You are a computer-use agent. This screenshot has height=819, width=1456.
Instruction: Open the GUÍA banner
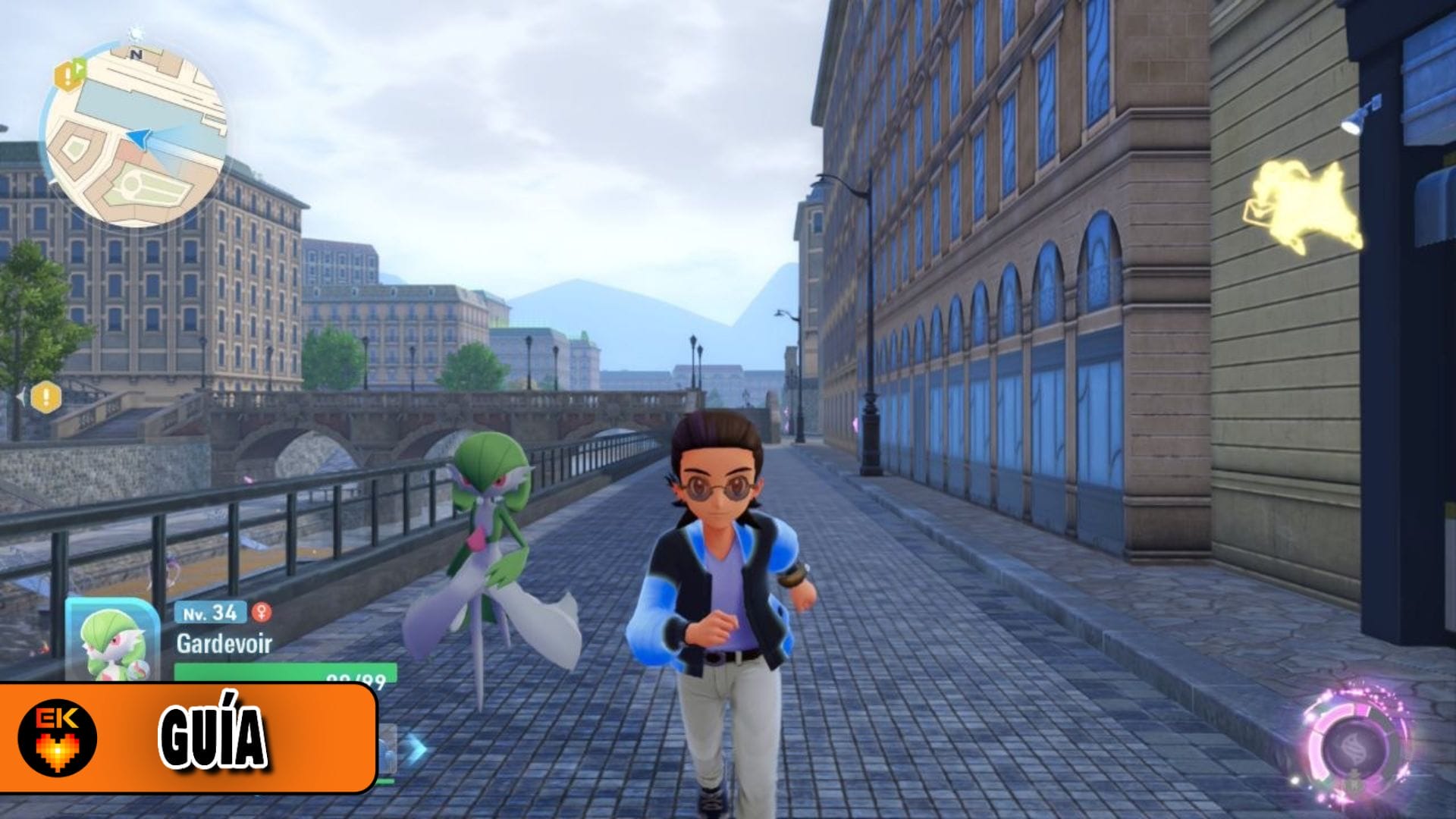click(x=212, y=732)
